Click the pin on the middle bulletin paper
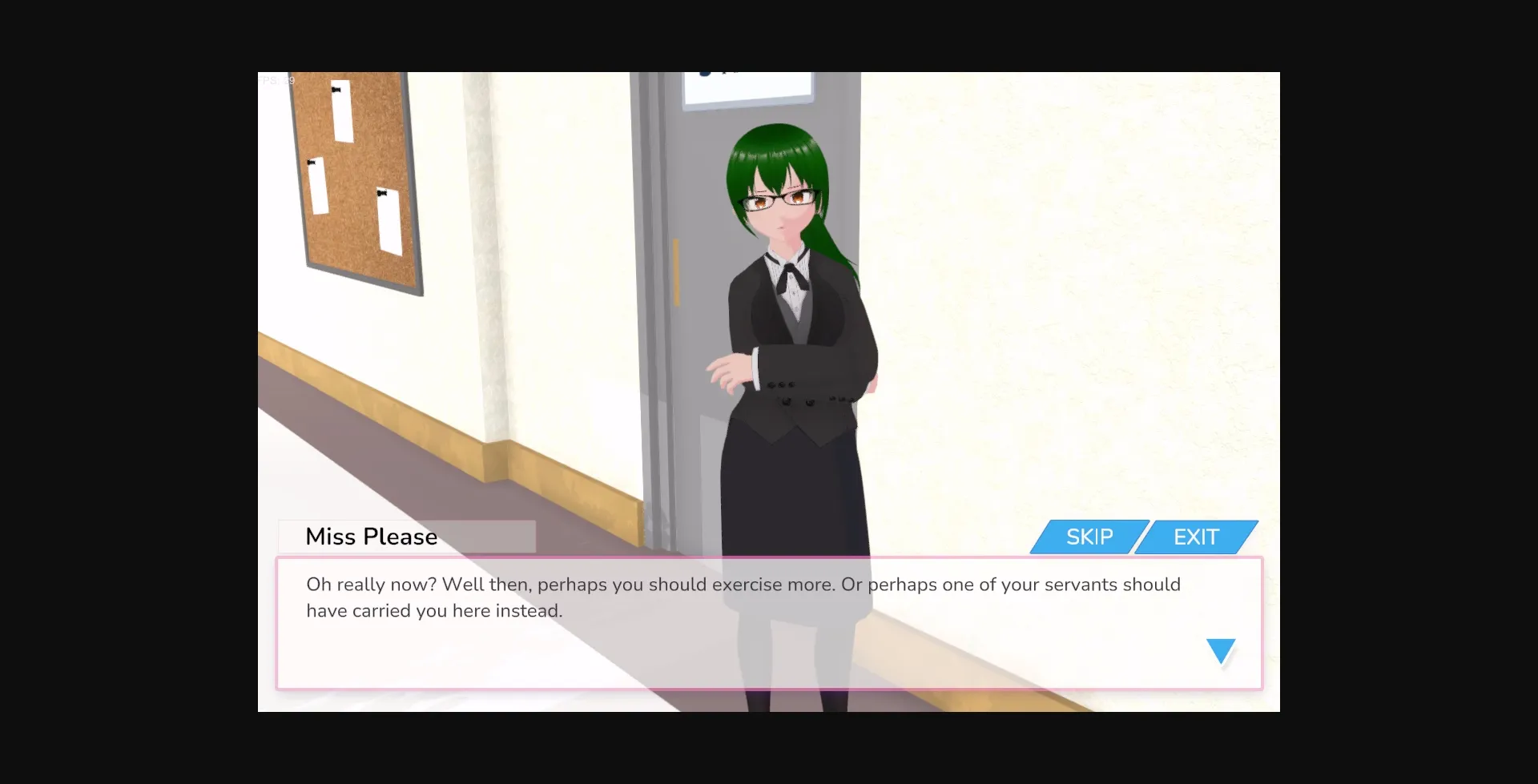The image size is (1538, 784). tap(312, 163)
